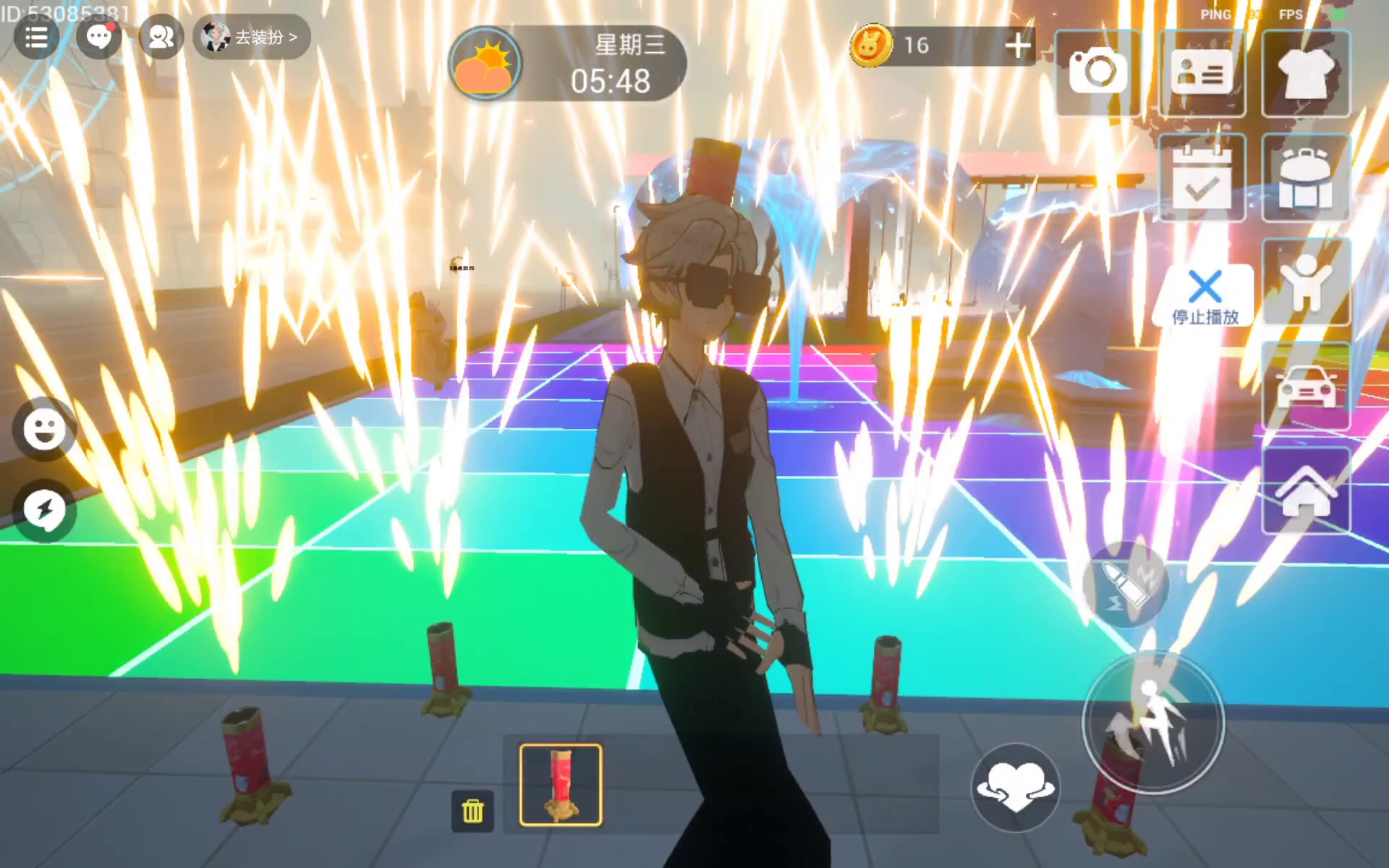The width and height of the screenshot is (1389, 868).
Task: Open the friends list icon
Action: point(161,37)
